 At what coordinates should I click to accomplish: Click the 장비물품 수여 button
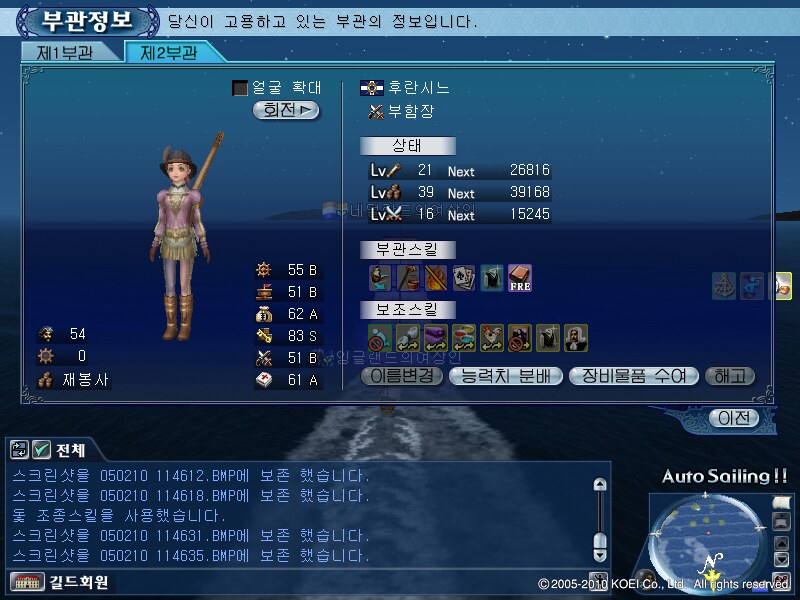632,376
